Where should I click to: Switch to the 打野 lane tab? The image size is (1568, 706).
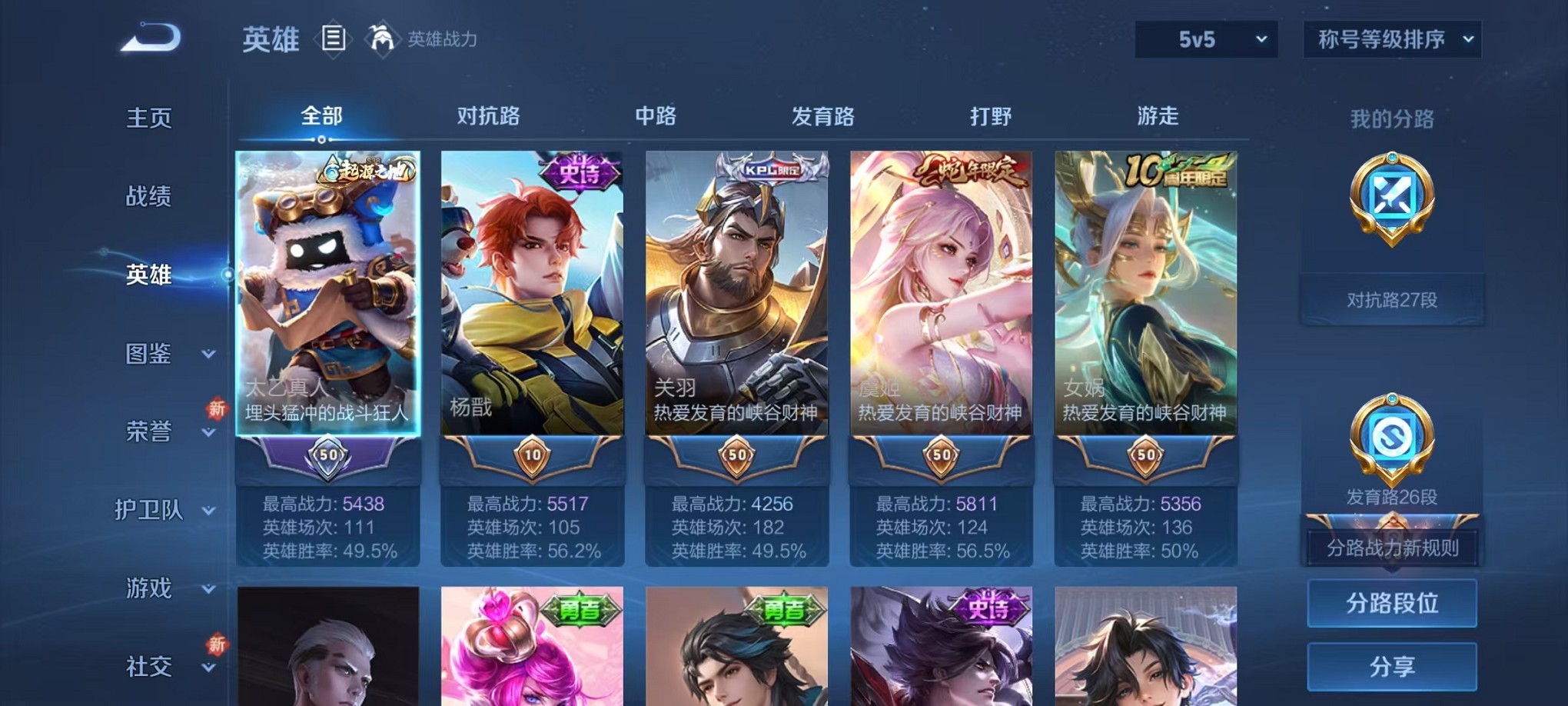pyautogui.click(x=992, y=116)
